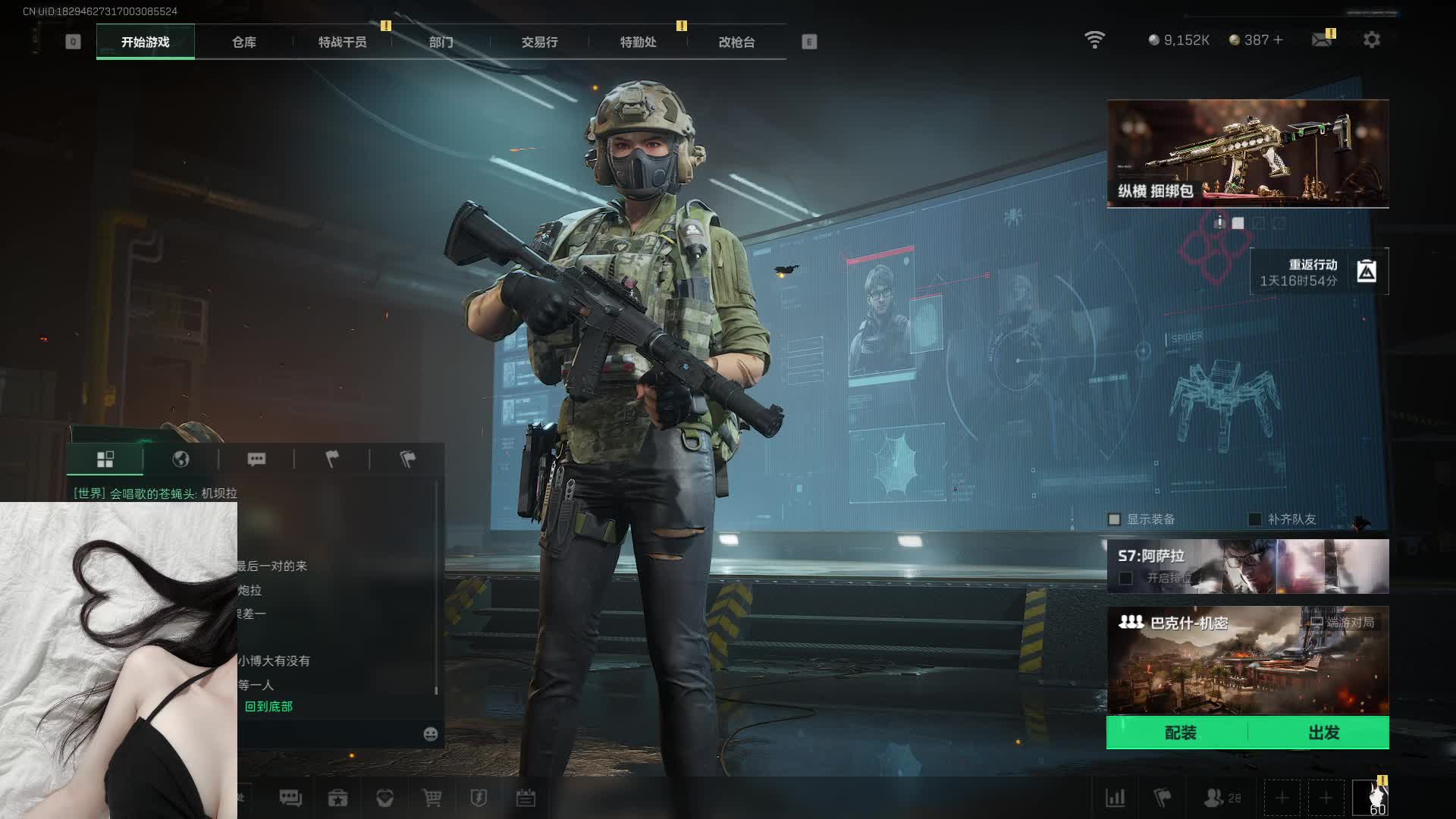Select the 巴克什-机密 map card
1456x819 pixels.
[x=1247, y=660]
